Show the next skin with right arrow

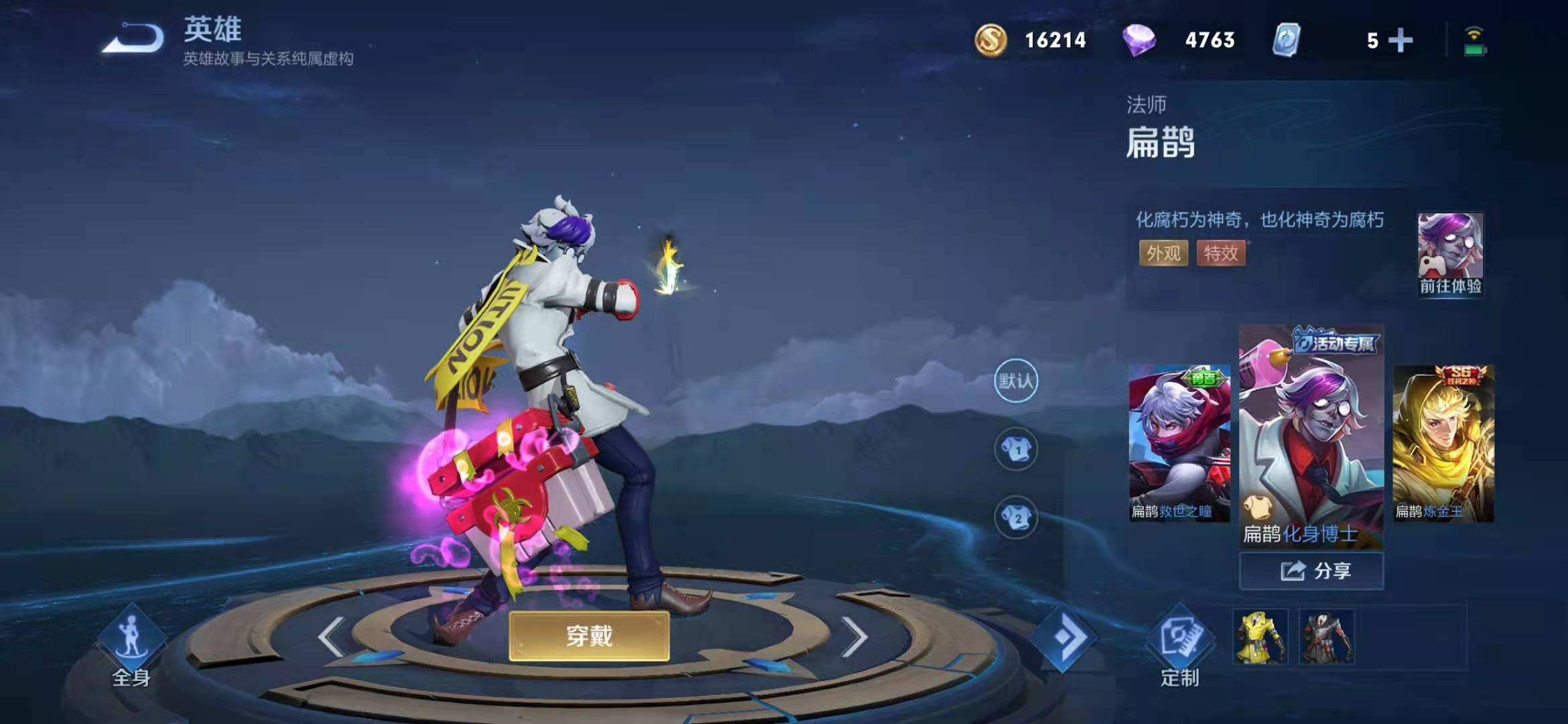854,636
